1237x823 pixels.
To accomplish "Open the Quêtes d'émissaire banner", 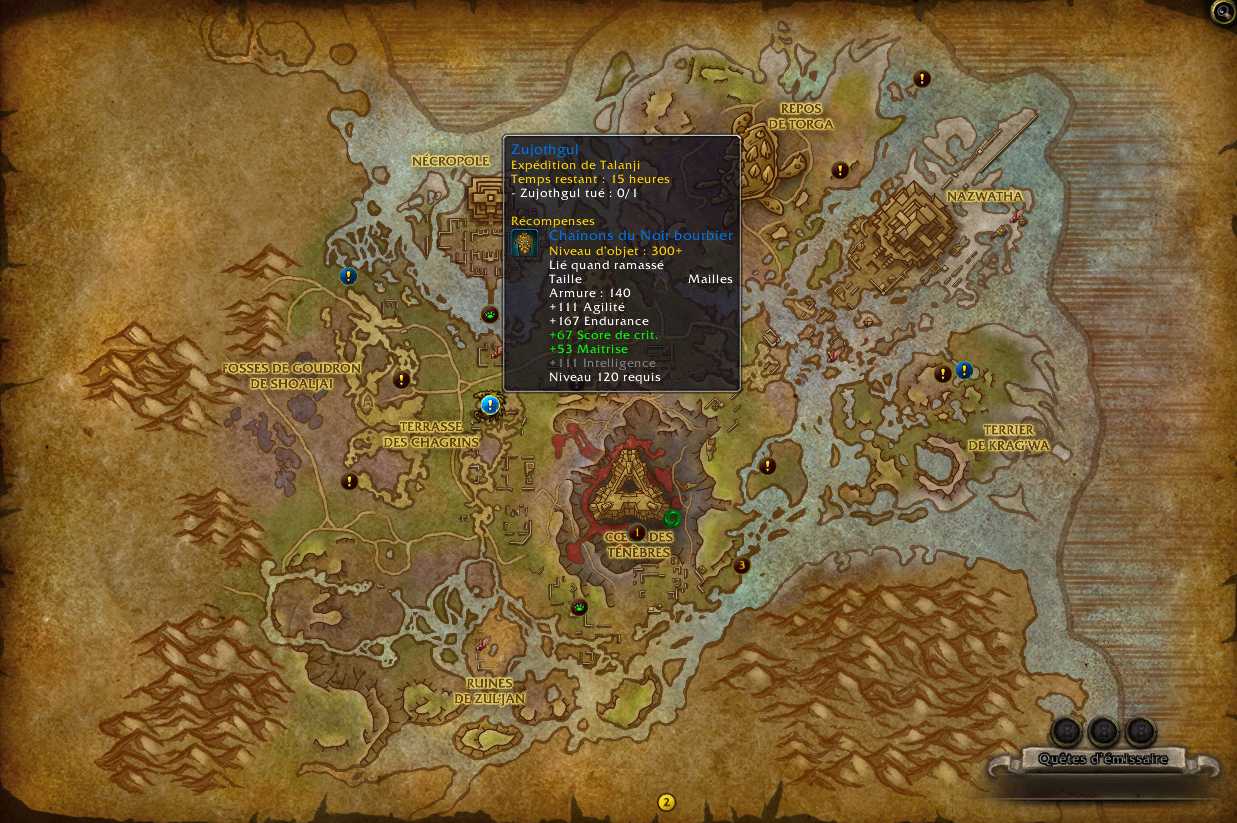I will coord(1102,760).
